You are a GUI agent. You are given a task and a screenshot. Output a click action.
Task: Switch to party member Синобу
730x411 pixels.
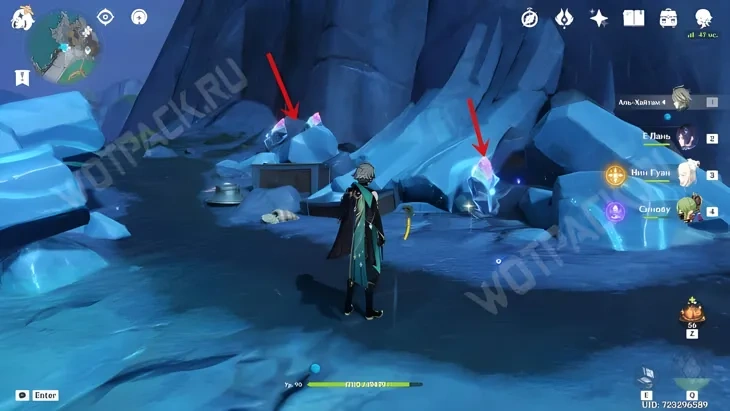coord(686,210)
